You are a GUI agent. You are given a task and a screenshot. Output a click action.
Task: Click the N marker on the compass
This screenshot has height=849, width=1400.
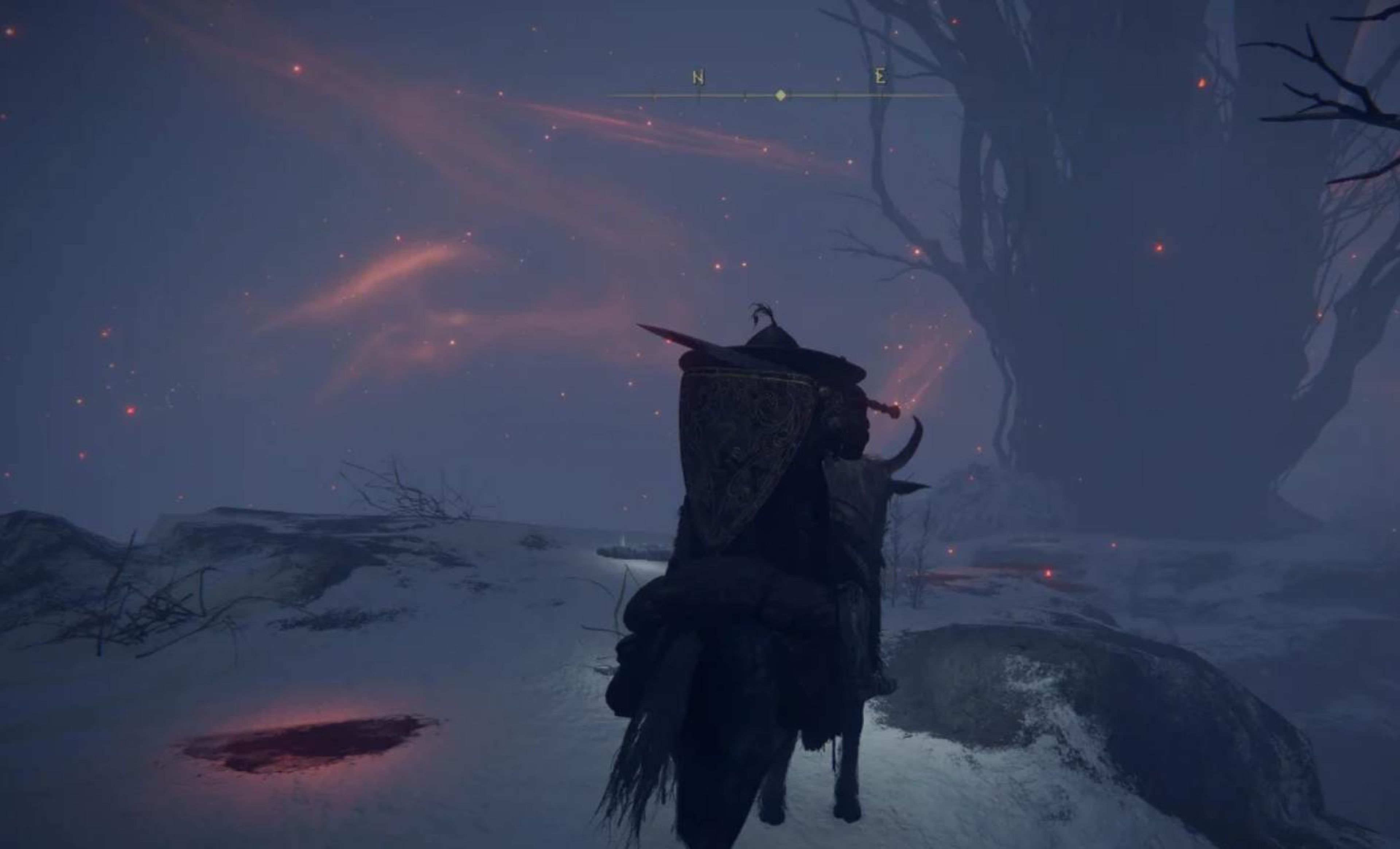coord(699,77)
